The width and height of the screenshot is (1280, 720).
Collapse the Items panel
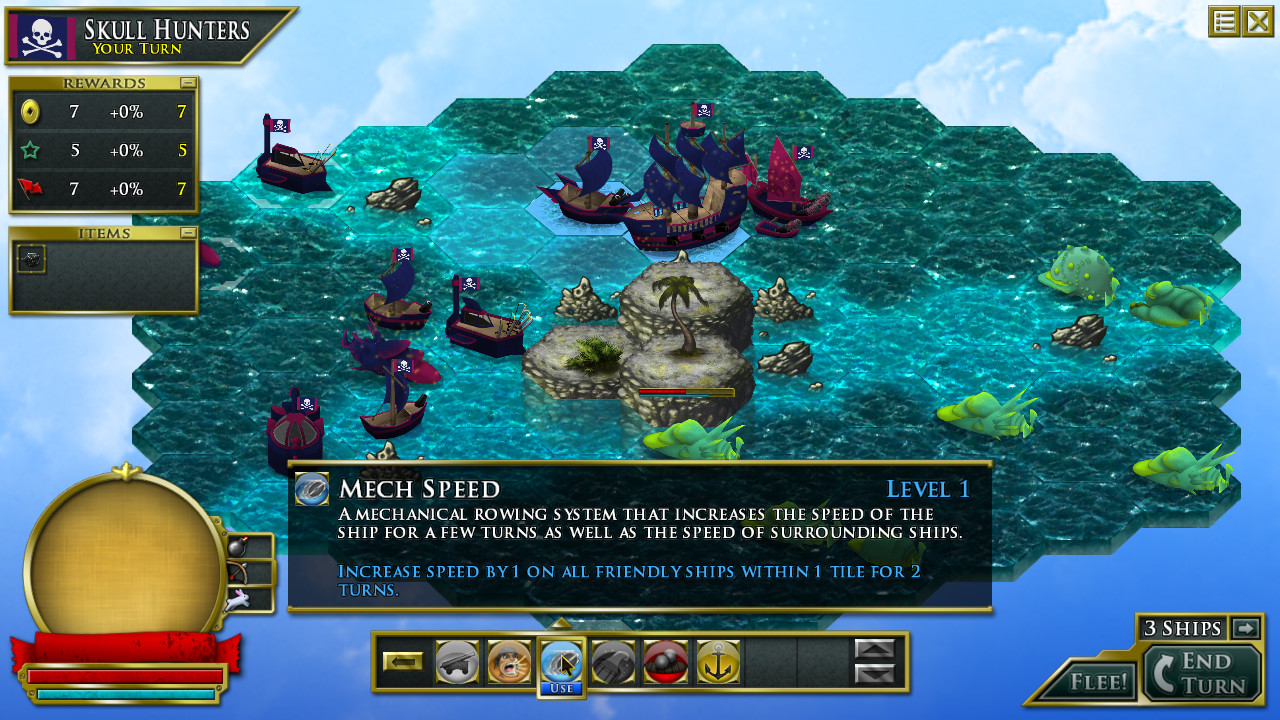[x=188, y=233]
